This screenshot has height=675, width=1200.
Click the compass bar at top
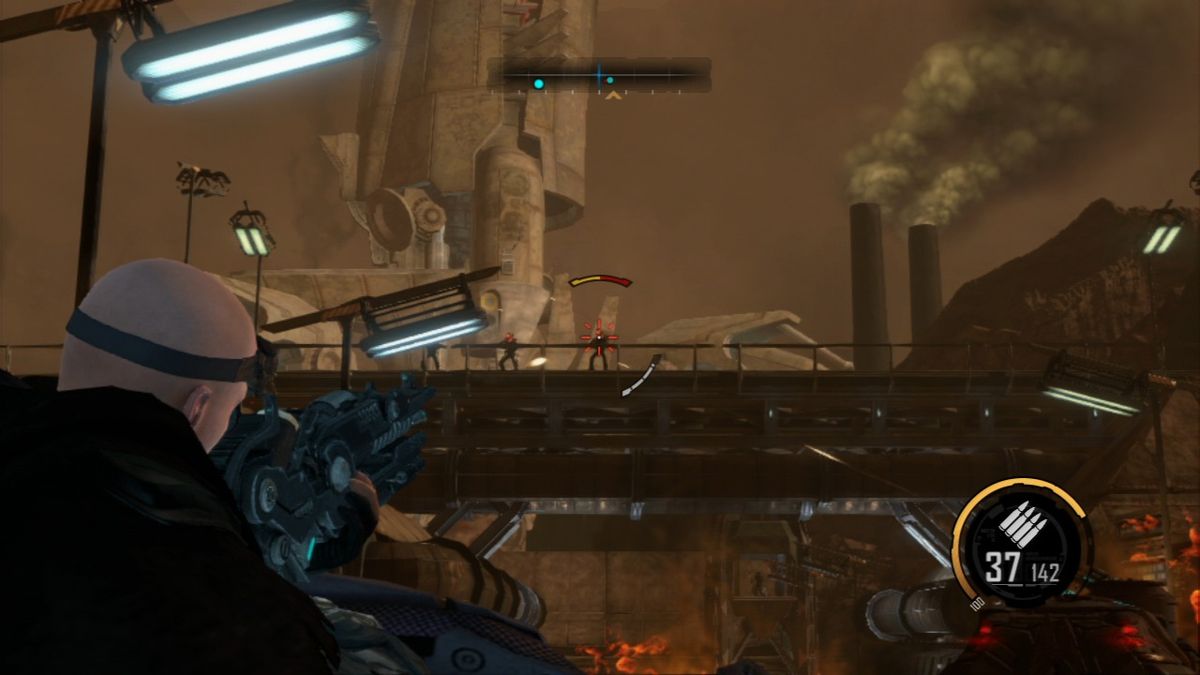coord(600,74)
